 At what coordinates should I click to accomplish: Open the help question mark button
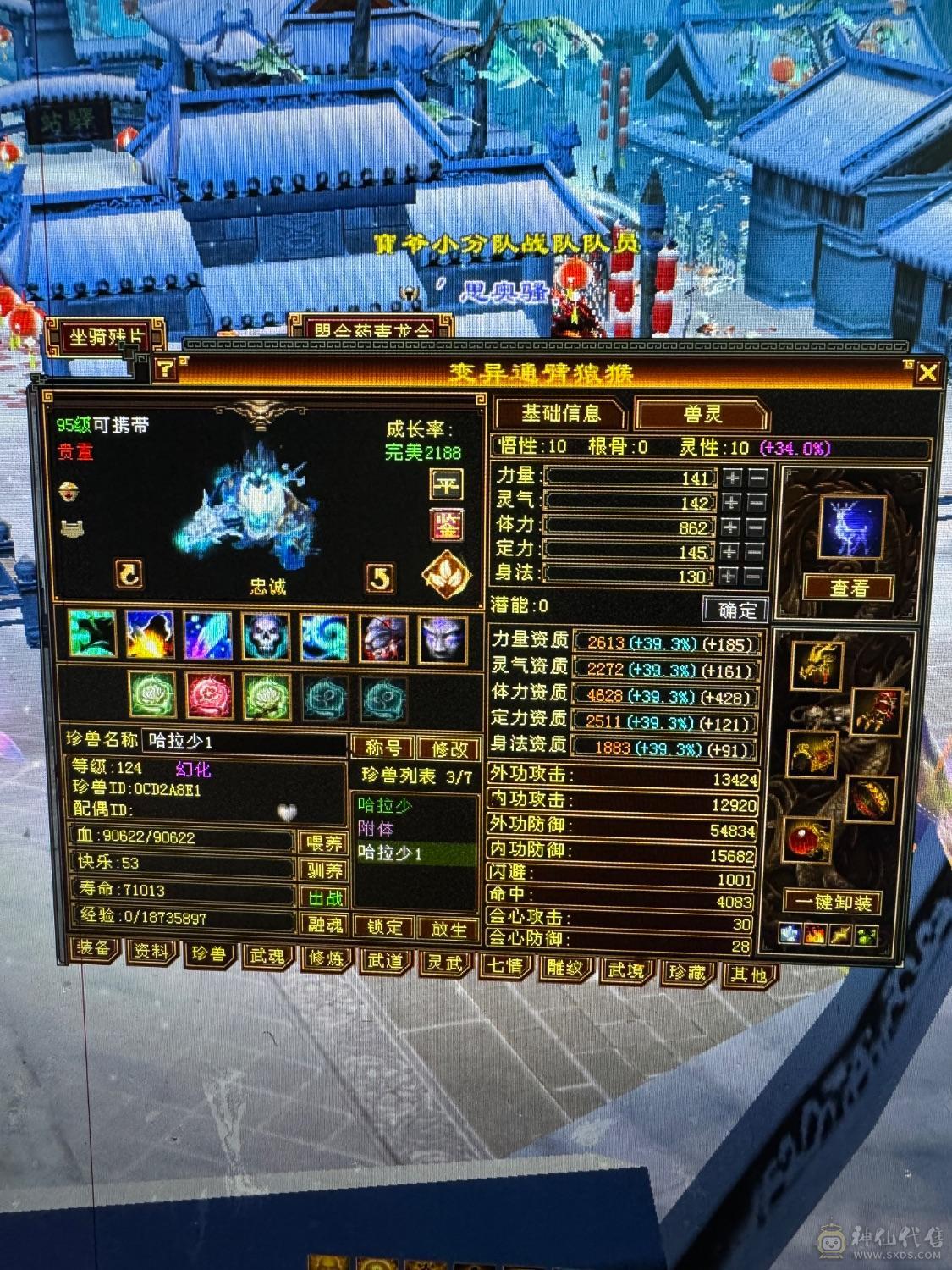[165, 368]
